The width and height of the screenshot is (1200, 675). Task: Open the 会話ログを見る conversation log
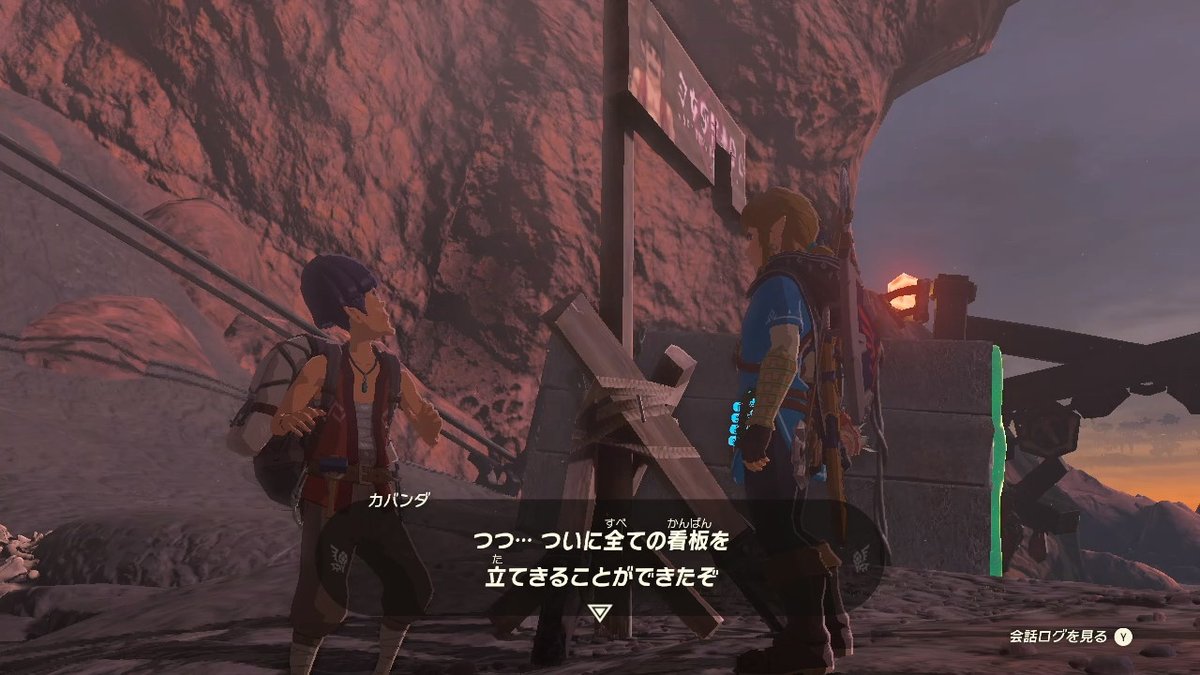point(1068,636)
